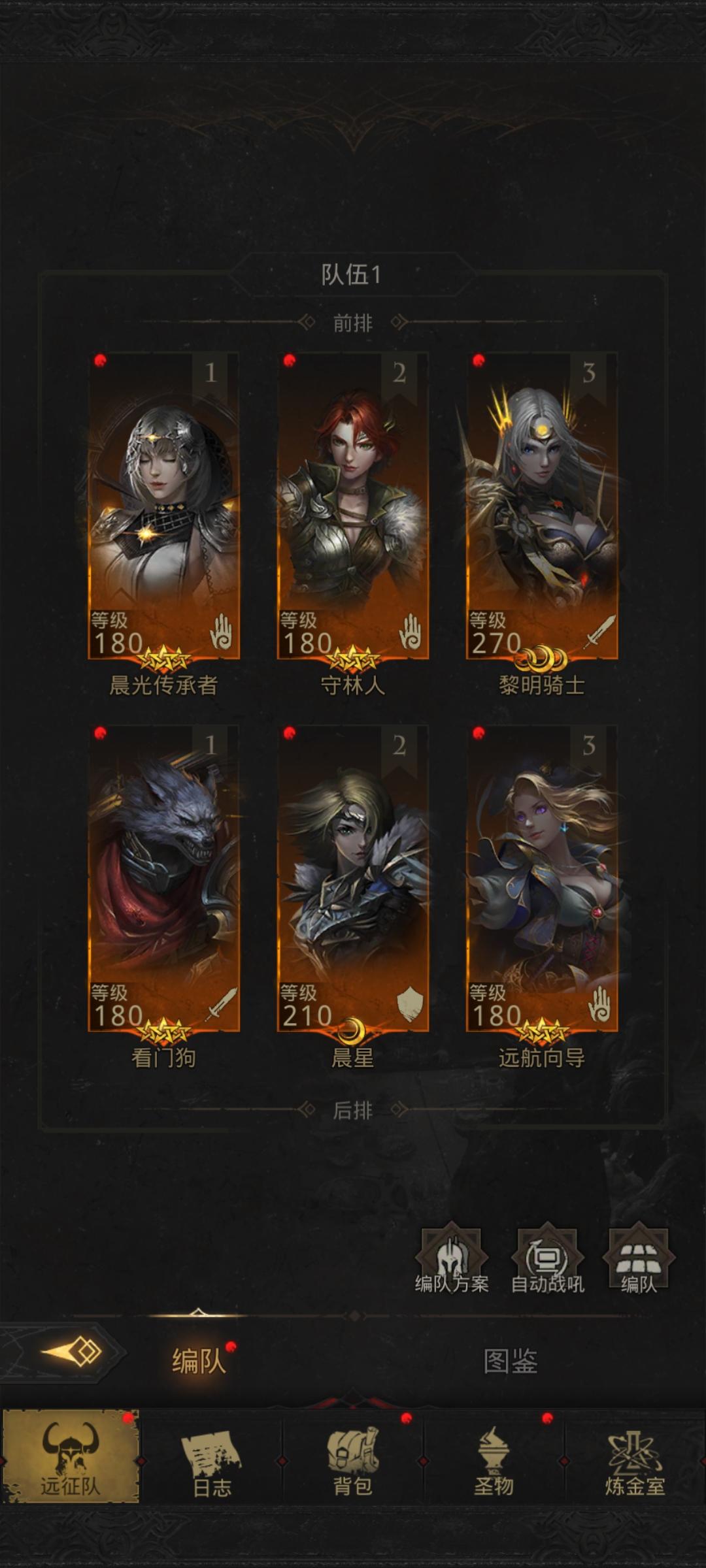Open the 黎明骑士 hero card
This screenshot has width=706, height=1568.
pos(542,506)
